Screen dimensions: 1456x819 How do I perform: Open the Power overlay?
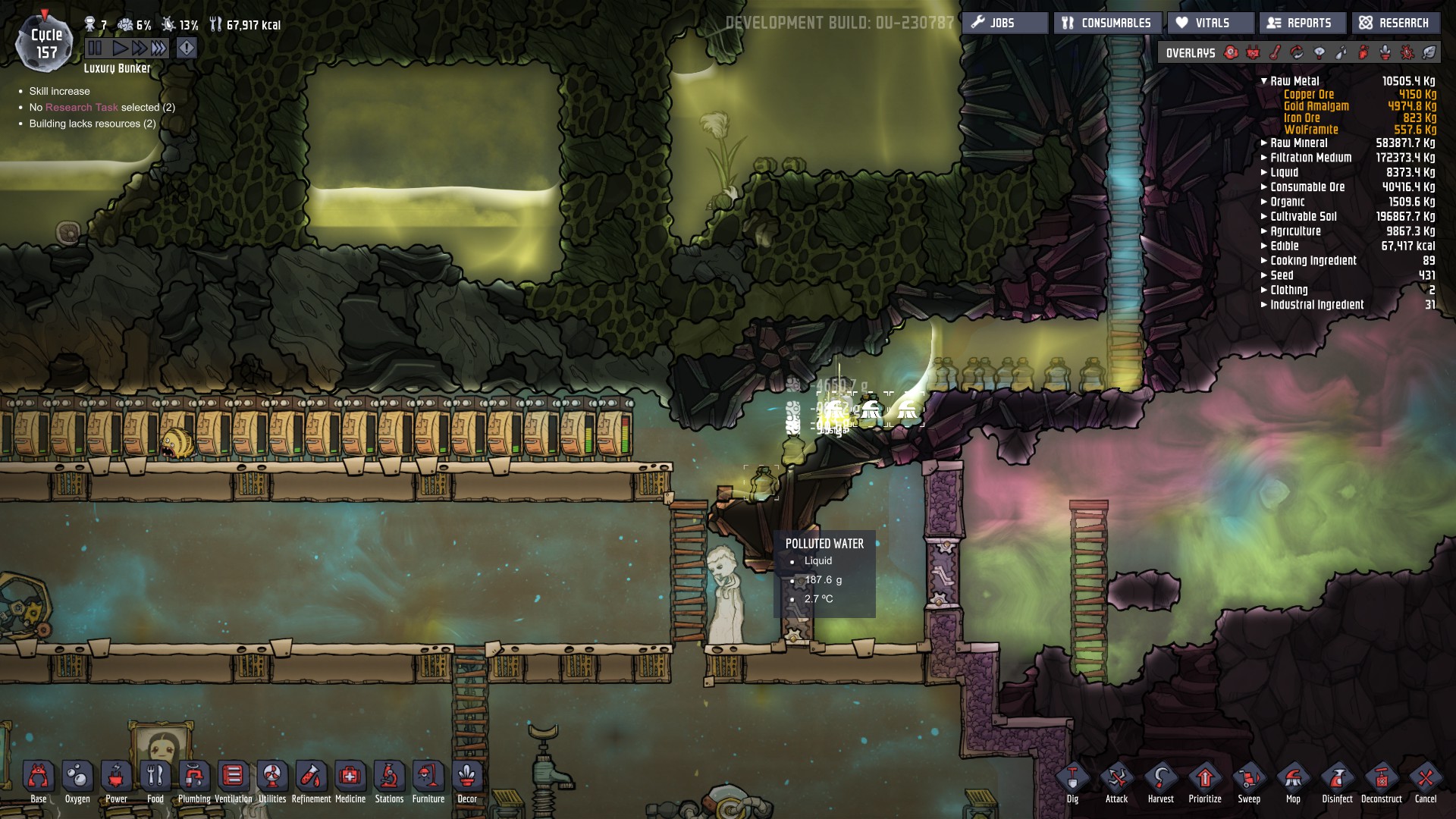tap(1252, 53)
